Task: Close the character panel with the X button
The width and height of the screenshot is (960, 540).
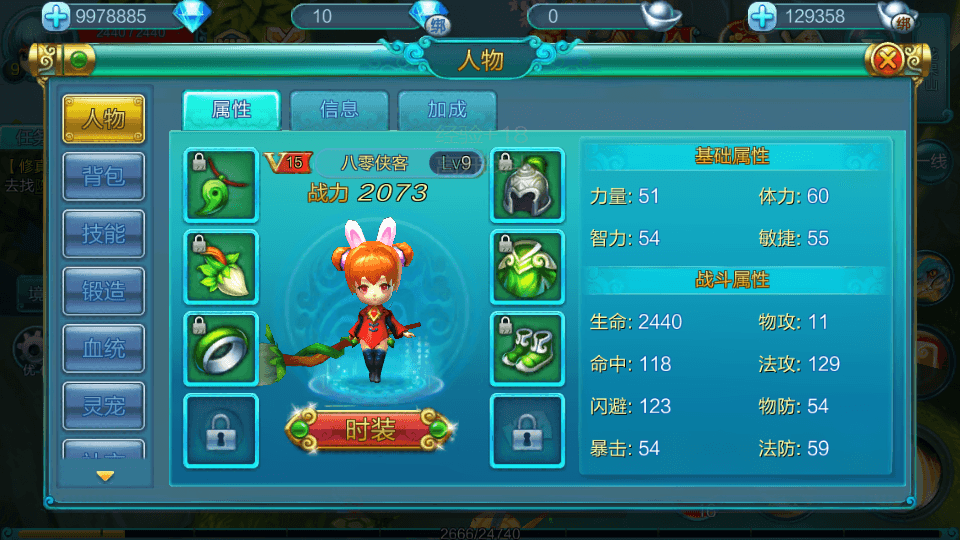Action: point(887,60)
